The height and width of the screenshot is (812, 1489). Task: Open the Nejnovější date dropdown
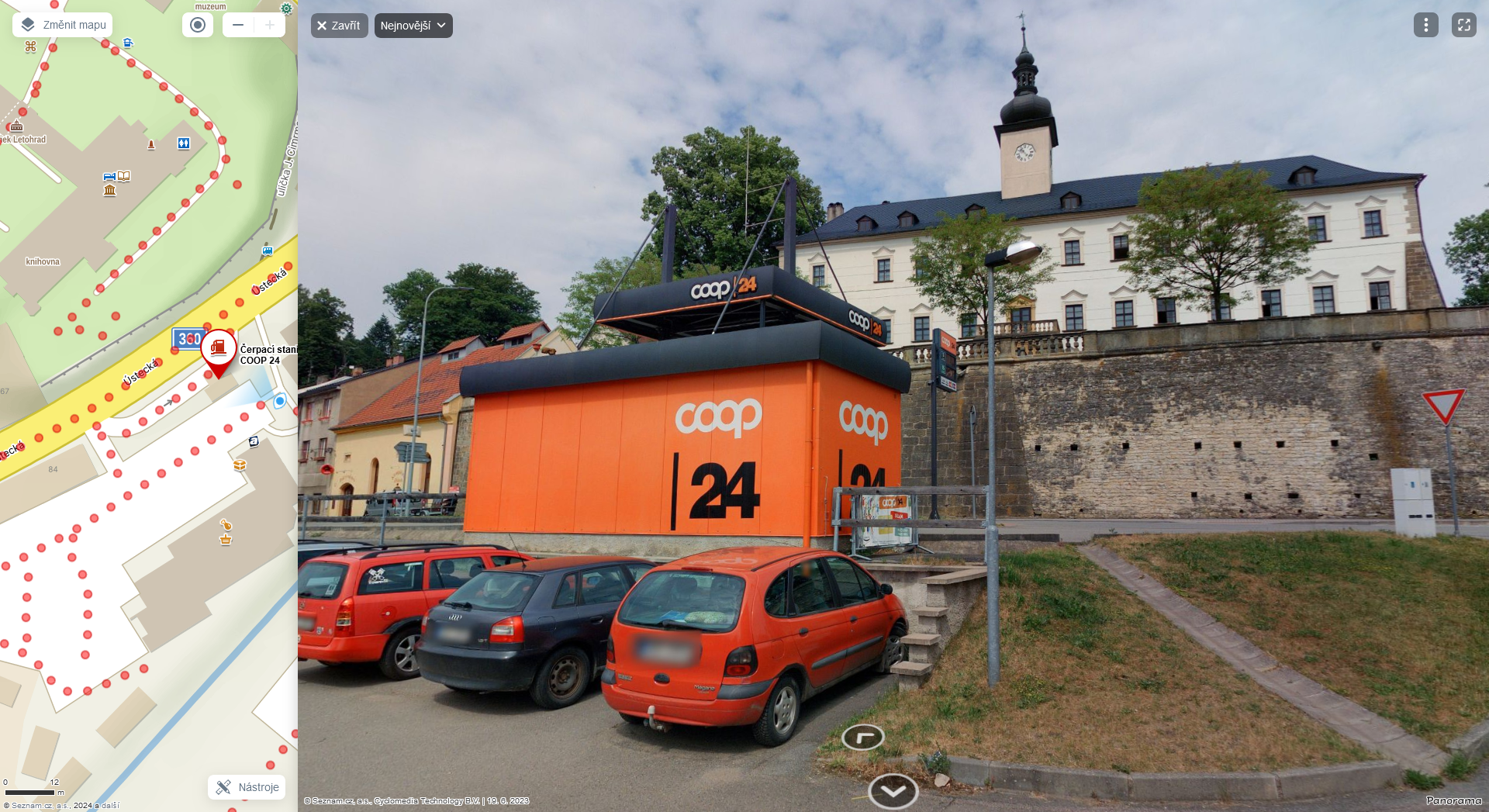[x=413, y=26]
